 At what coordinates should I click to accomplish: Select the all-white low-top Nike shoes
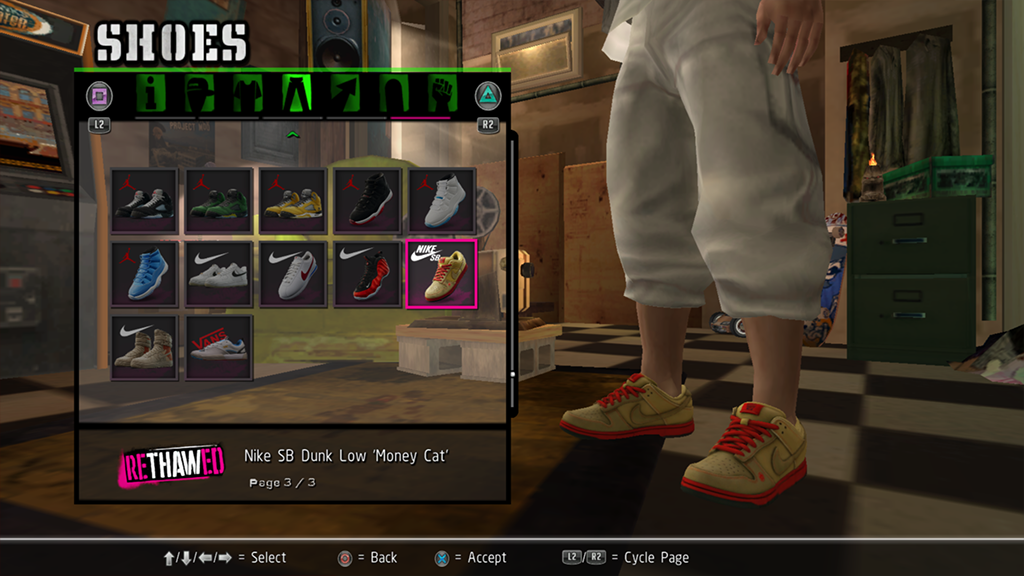click(219, 274)
